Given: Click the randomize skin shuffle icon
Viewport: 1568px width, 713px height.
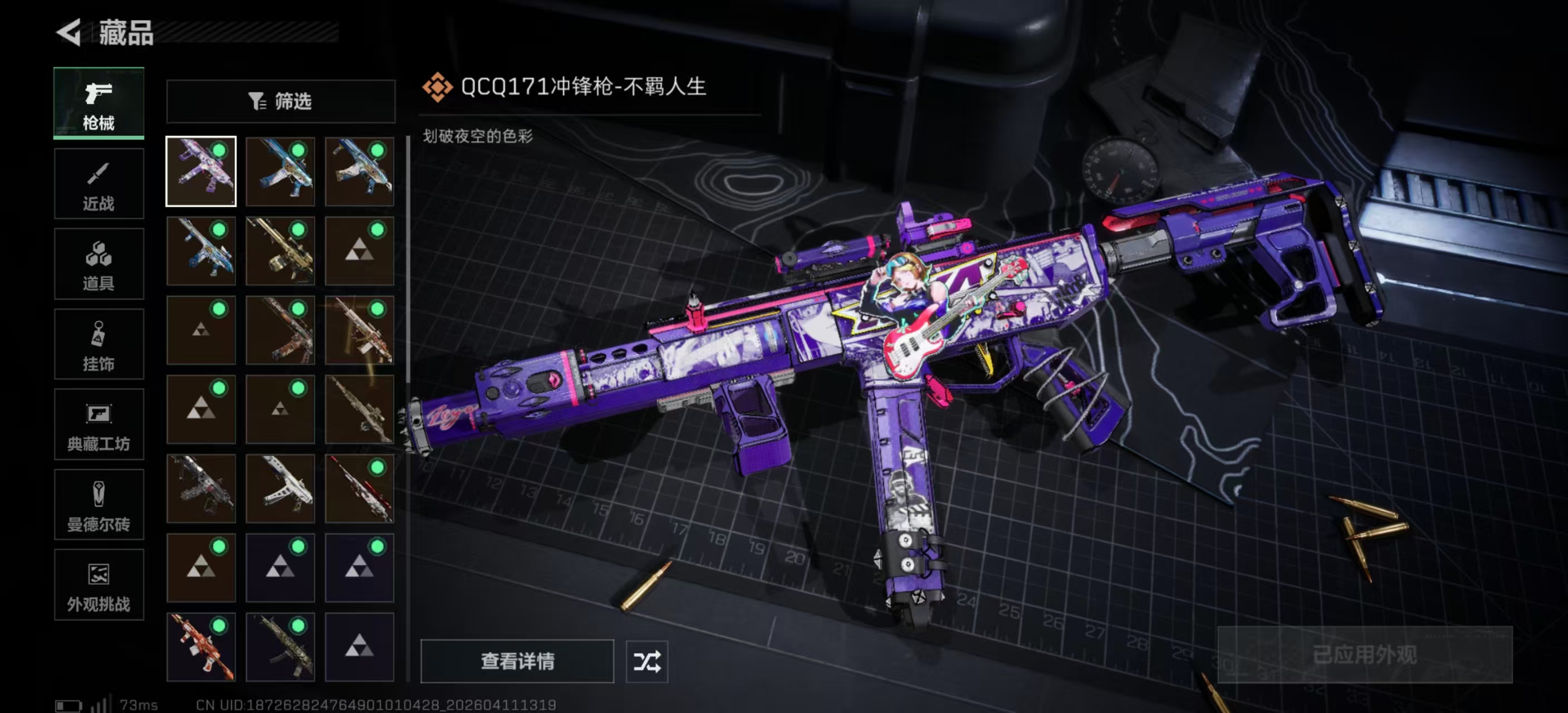Looking at the screenshot, I should coord(647,662).
